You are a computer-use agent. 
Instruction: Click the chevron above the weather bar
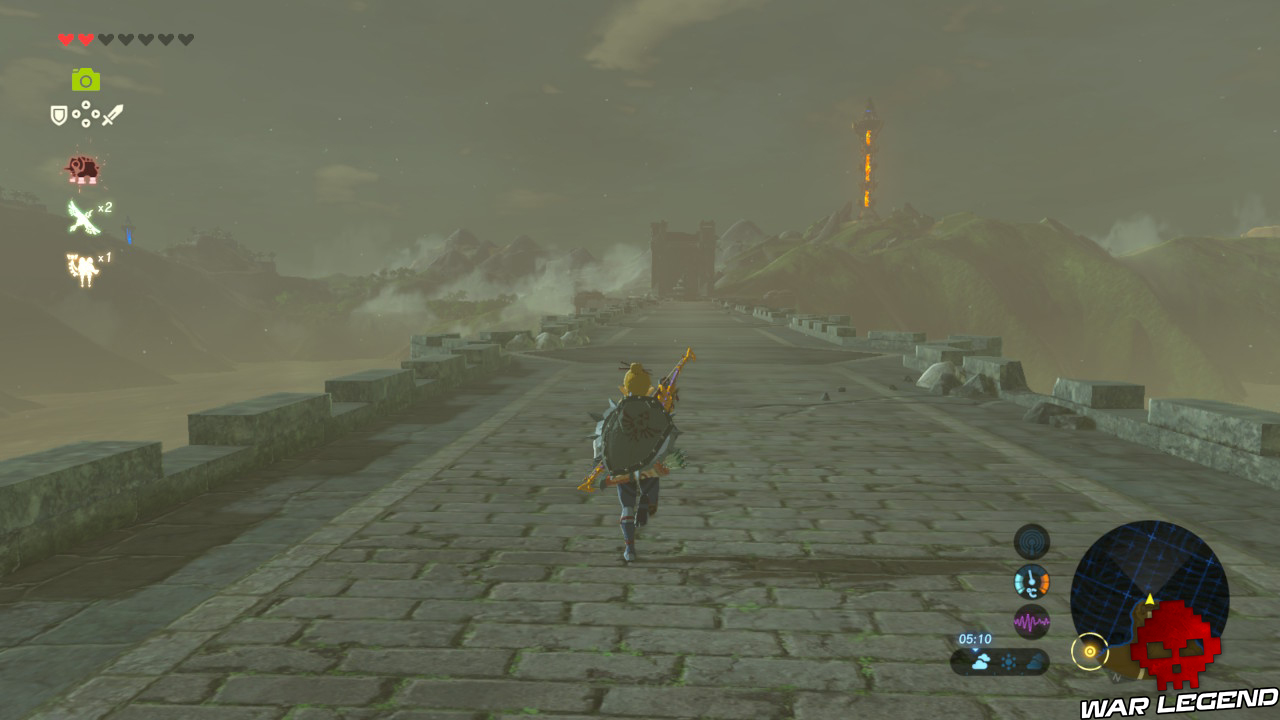(976, 648)
